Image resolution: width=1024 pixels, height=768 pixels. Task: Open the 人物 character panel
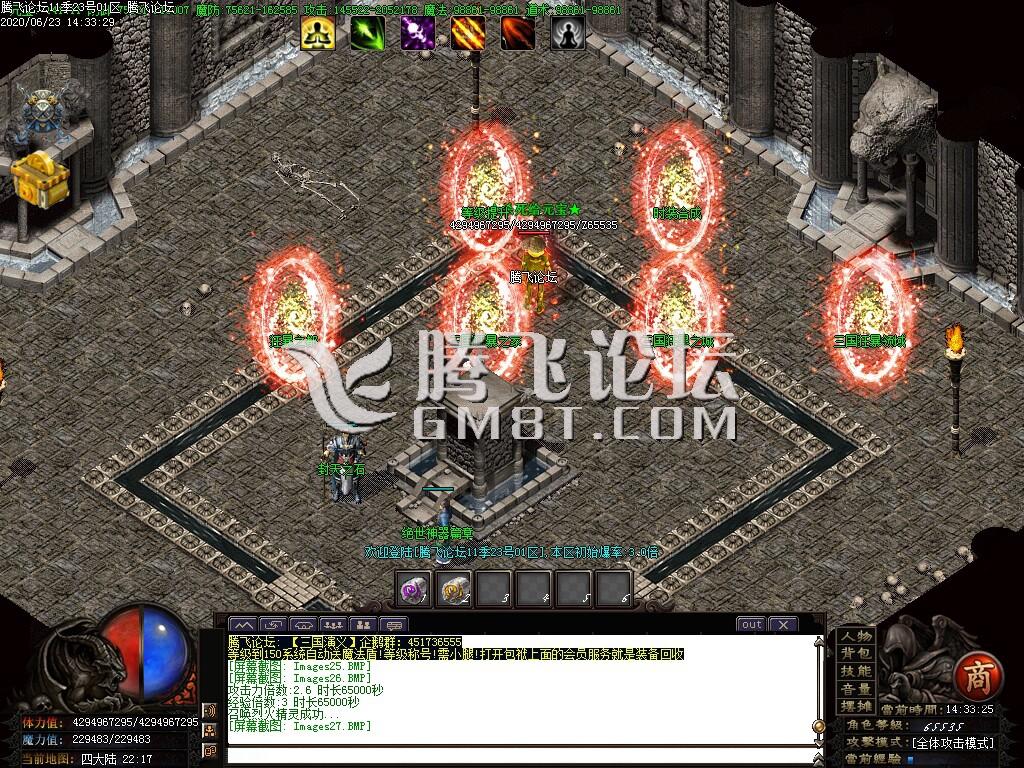(856, 636)
